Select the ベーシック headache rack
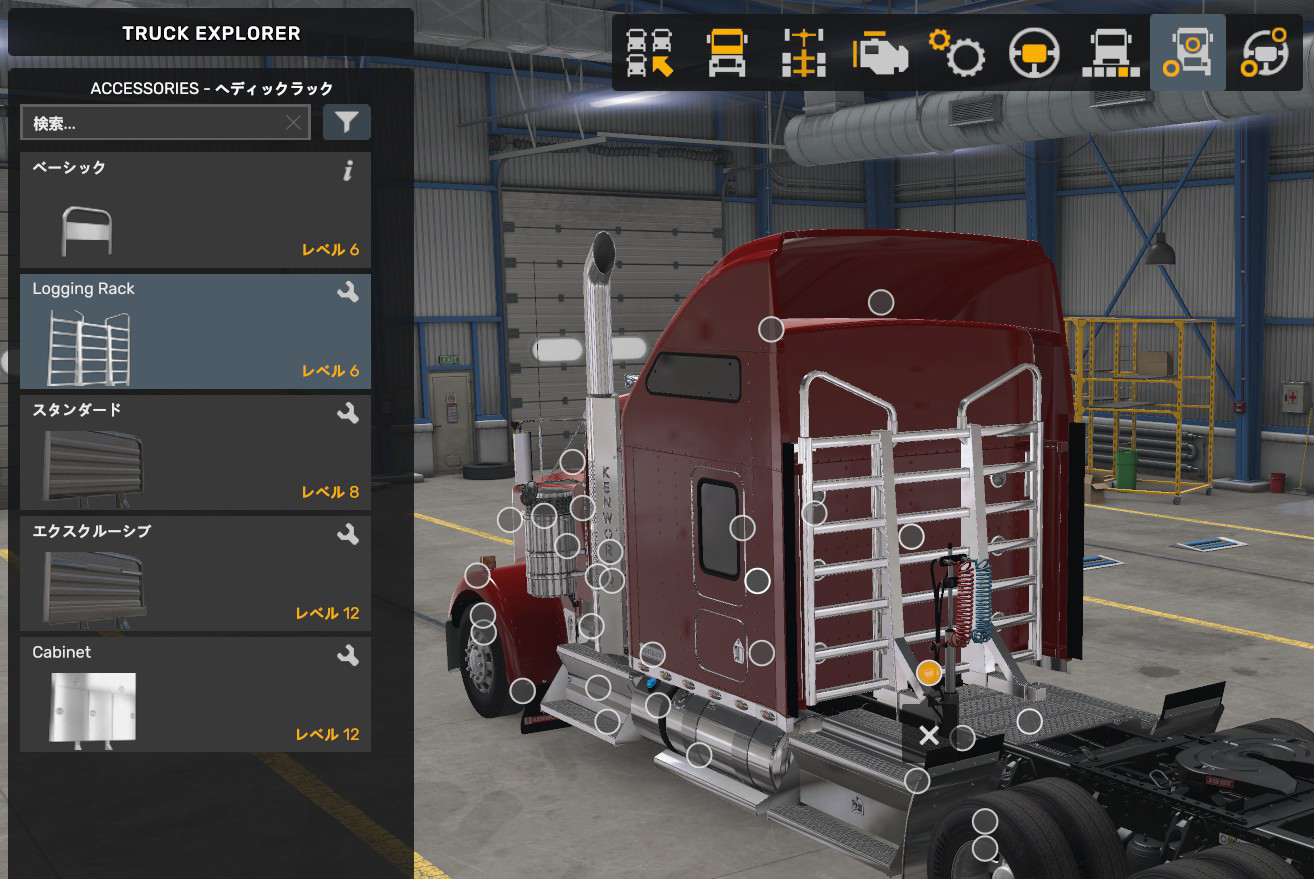This screenshot has width=1314, height=879. (195, 210)
